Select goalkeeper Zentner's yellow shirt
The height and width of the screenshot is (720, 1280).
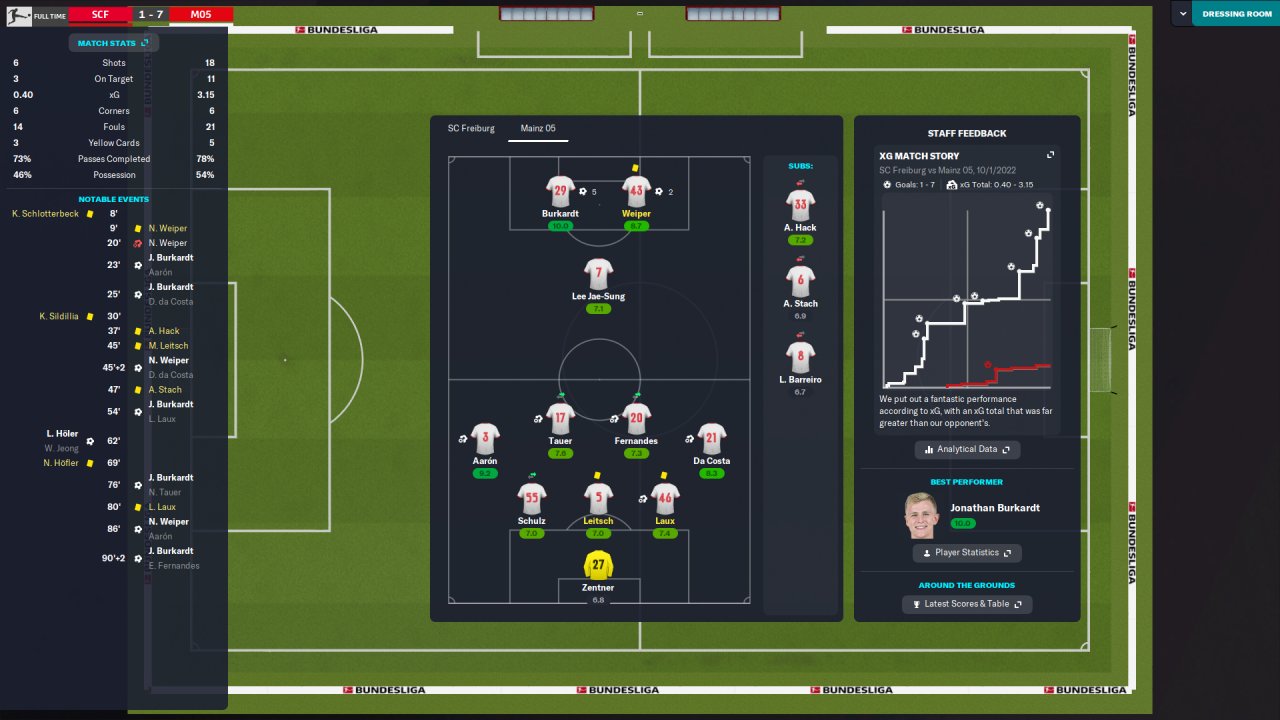pyautogui.click(x=598, y=565)
